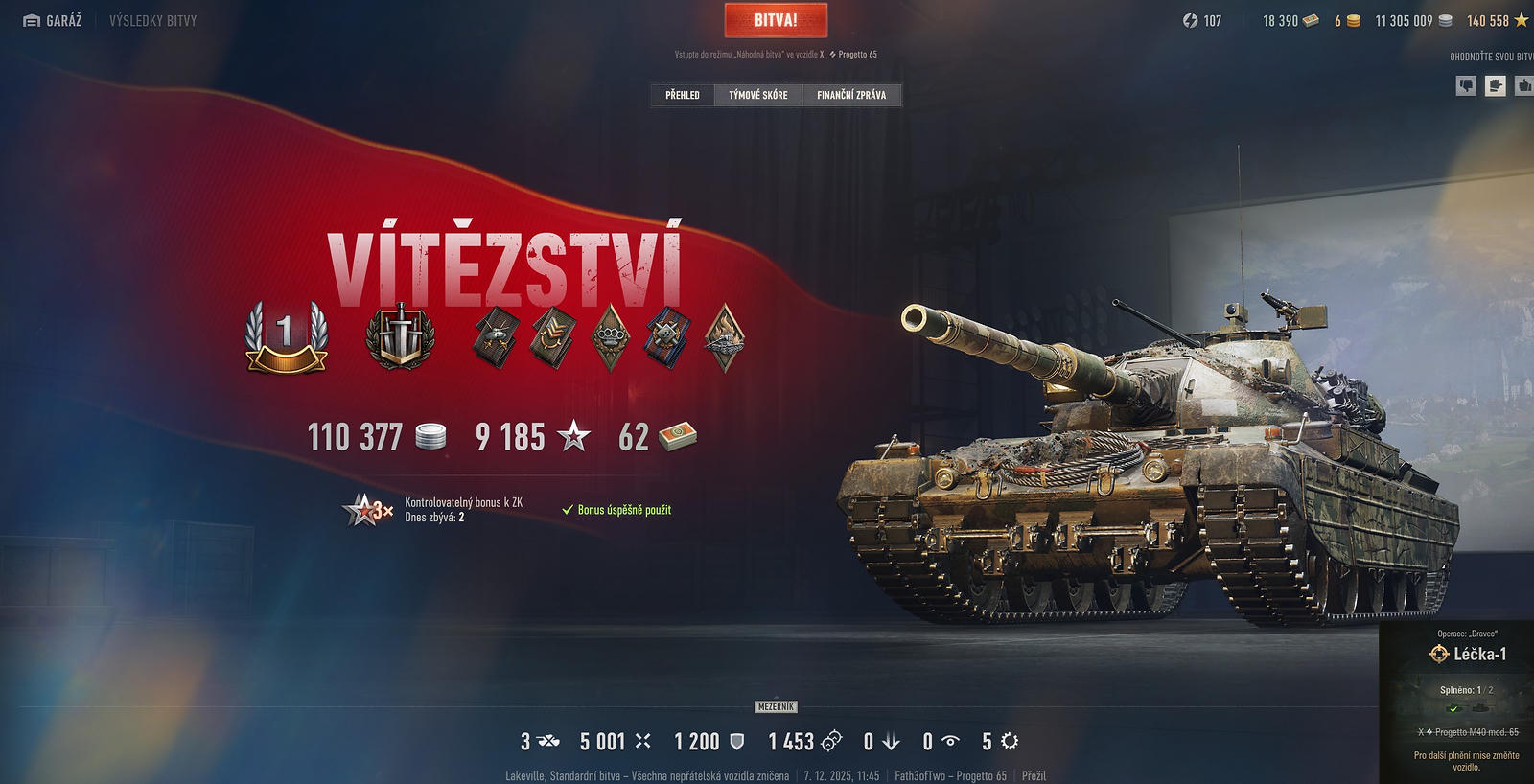Viewport: 1534px width, 784px height.
Task: Inspect the chevron stripes ribbon award
Action: [553, 336]
